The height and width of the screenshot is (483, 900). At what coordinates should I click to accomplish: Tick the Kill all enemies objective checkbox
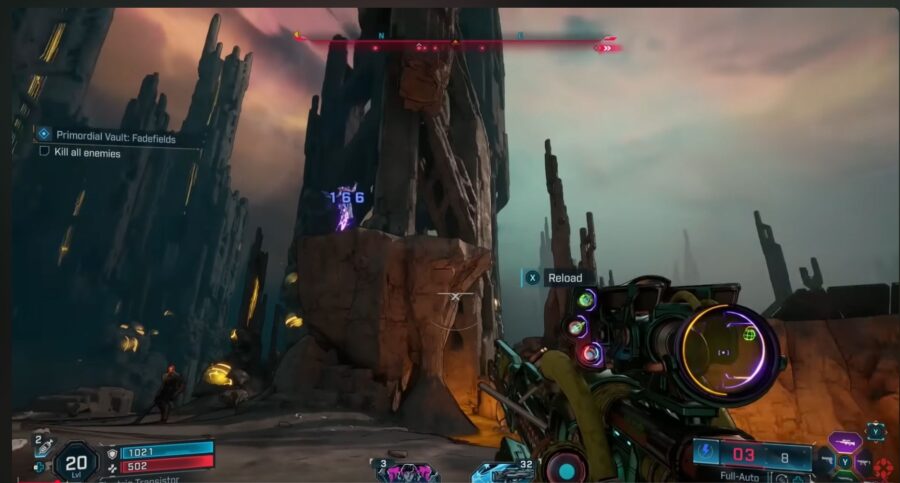click(44, 153)
